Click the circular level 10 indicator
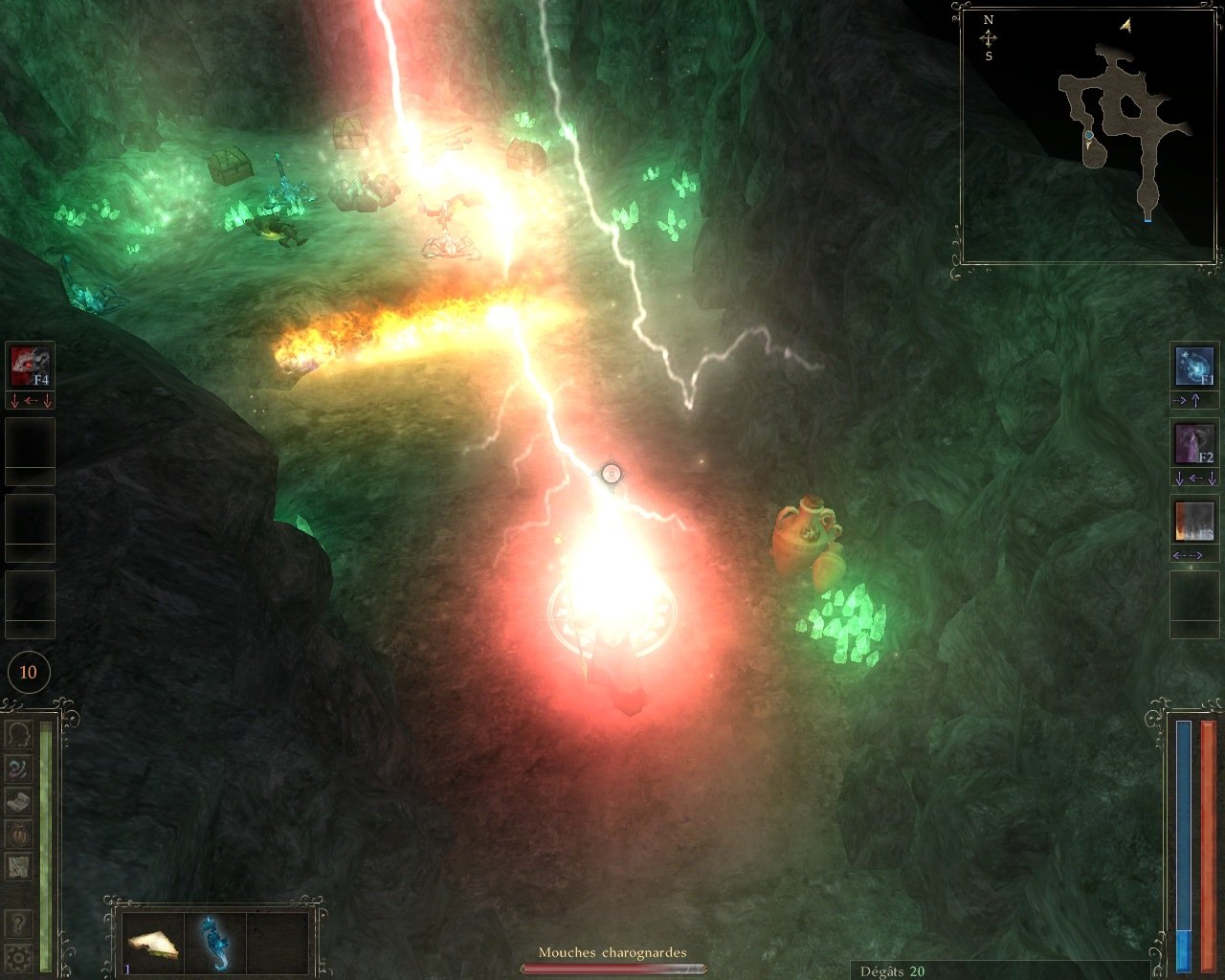Viewport: 1225px width, 980px height. pyautogui.click(x=28, y=672)
